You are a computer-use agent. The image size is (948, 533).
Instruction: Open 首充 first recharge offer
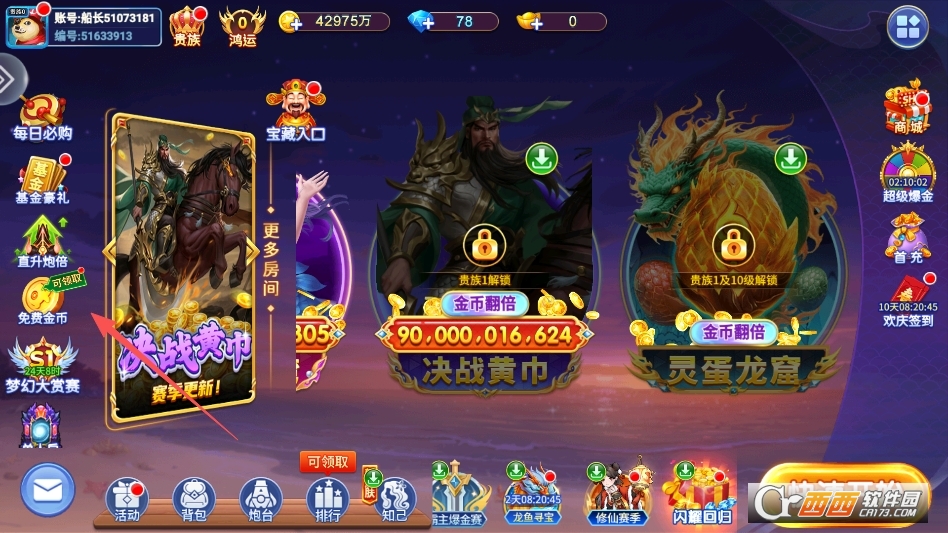point(907,239)
